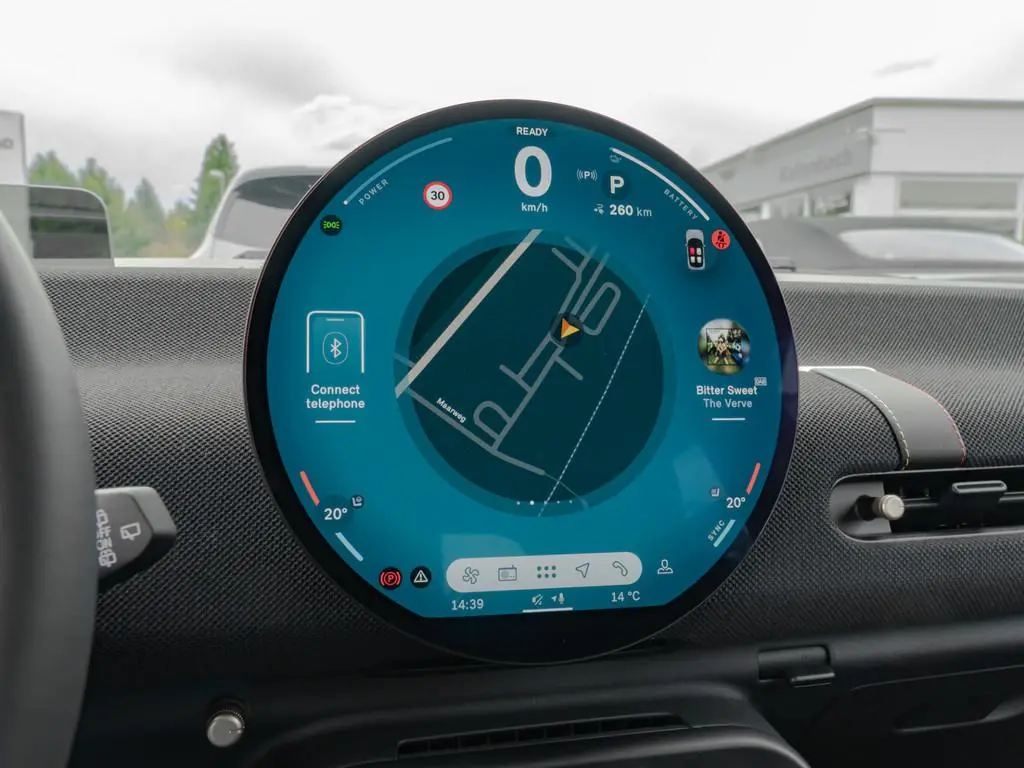Tap the hazard warning triangle icon
The image size is (1024, 768).
click(x=421, y=577)
